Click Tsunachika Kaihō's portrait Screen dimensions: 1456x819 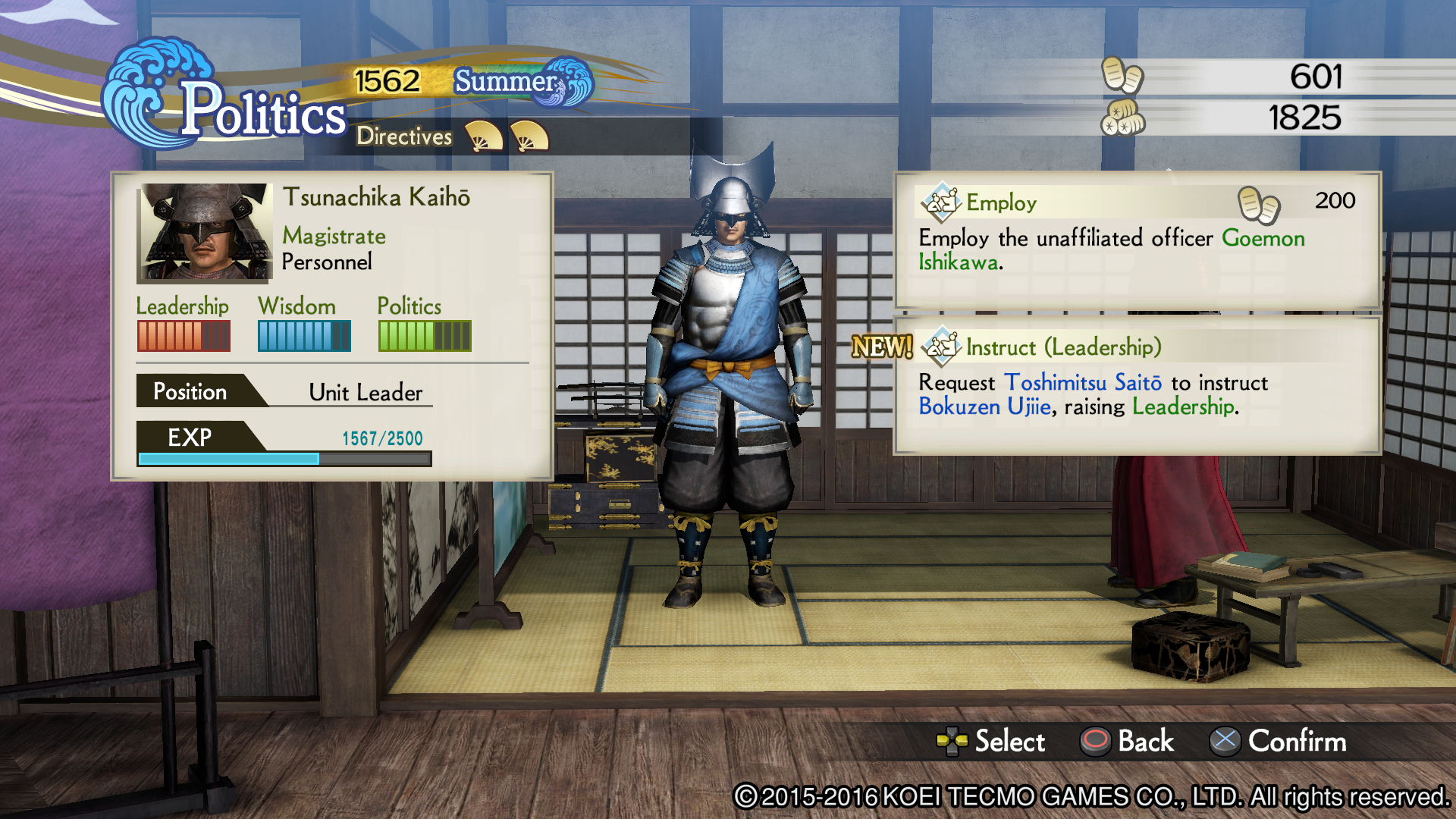tap(203, 233)
